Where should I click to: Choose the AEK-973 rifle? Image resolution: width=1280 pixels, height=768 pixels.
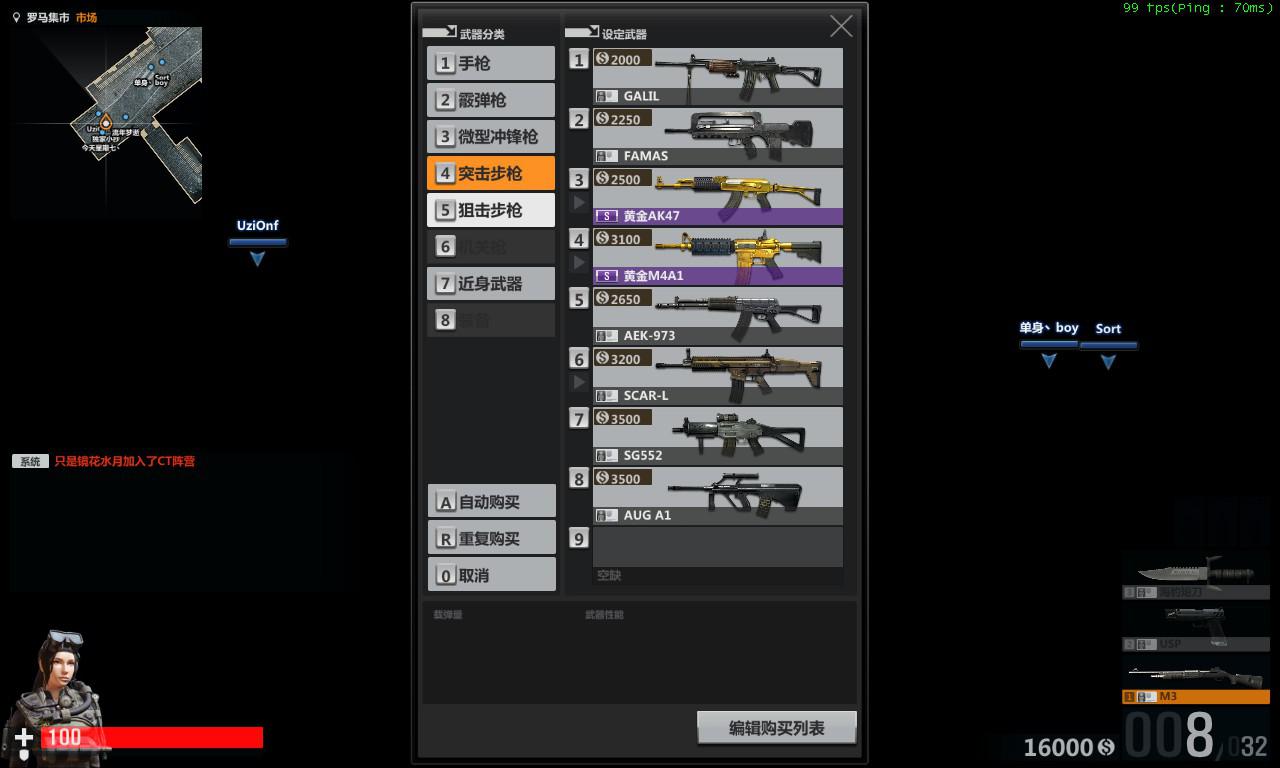click(717, 316)
